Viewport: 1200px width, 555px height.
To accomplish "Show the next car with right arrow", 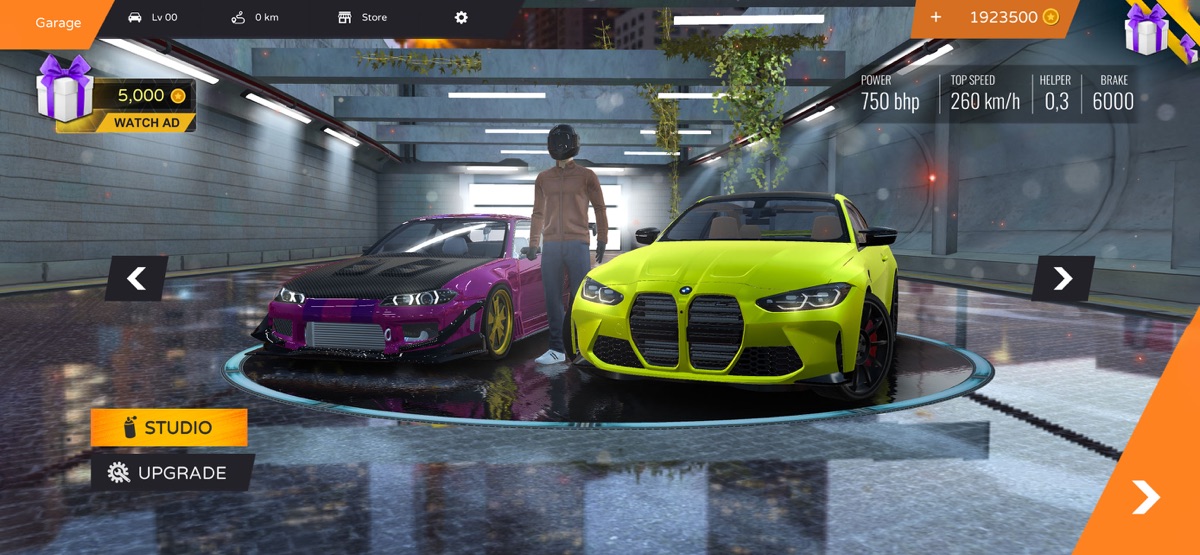I will 1062,279.
